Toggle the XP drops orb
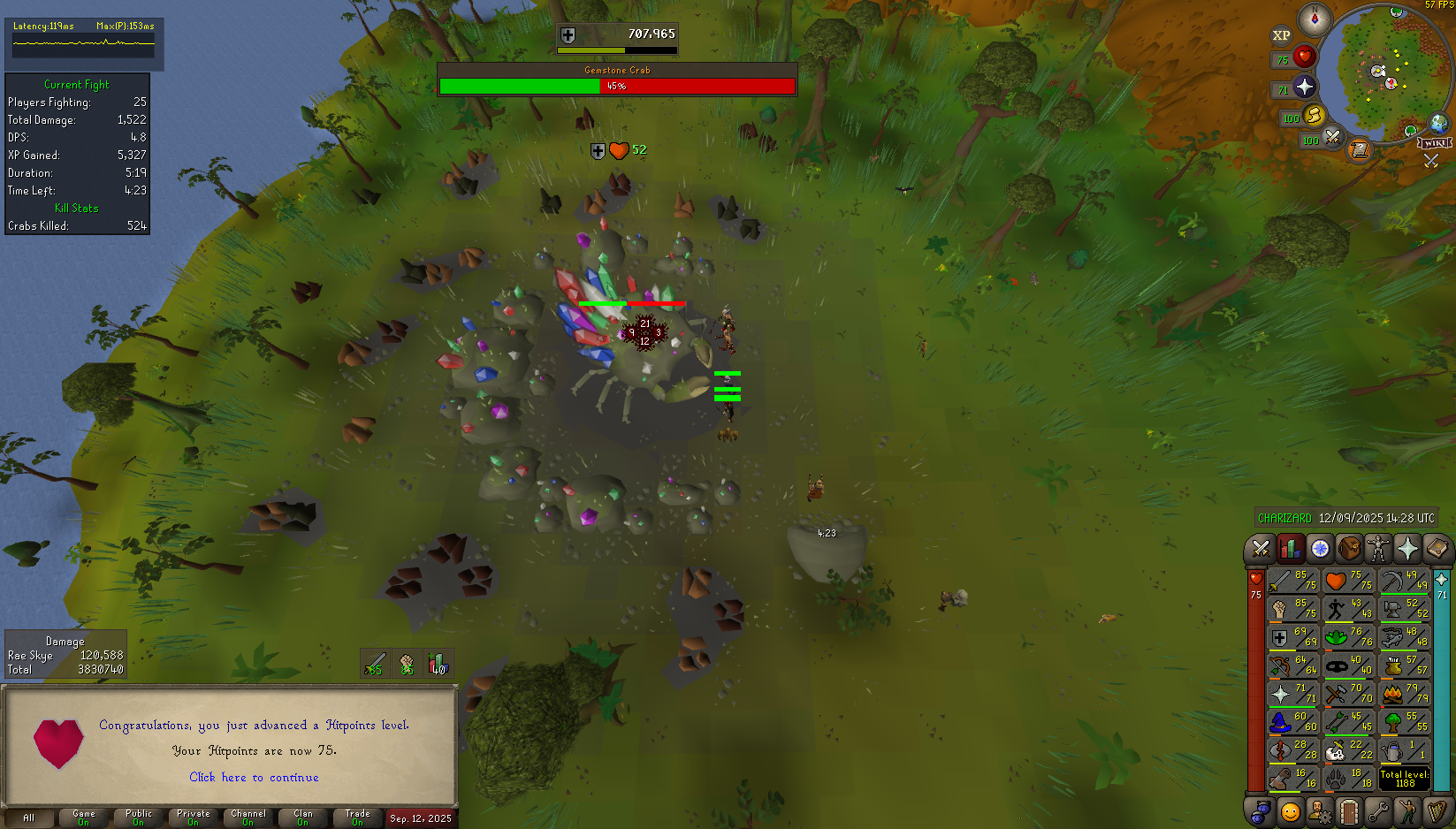This screenshot has width=1456, height=829. (x=1281, y=35)
